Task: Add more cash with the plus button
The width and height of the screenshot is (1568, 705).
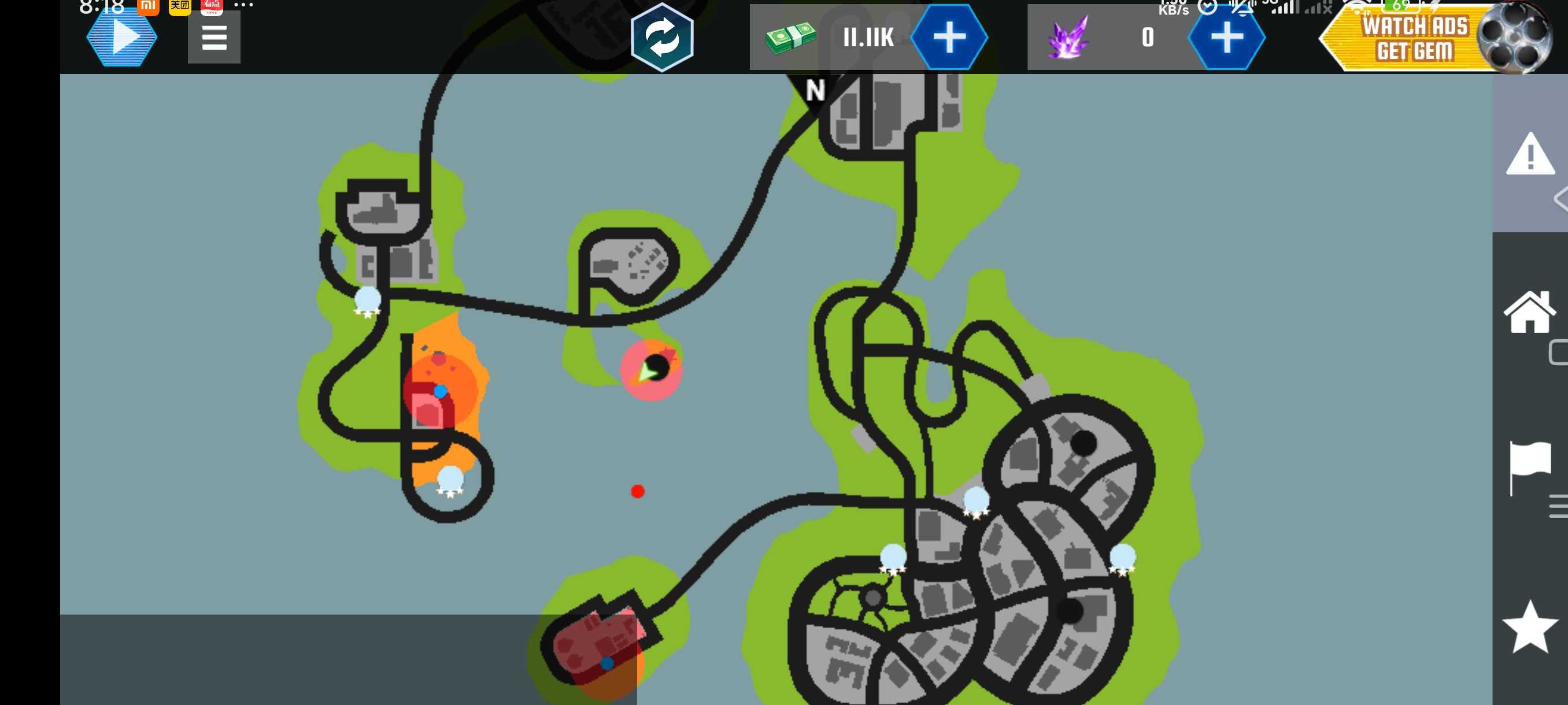Action: click(948, 38)
